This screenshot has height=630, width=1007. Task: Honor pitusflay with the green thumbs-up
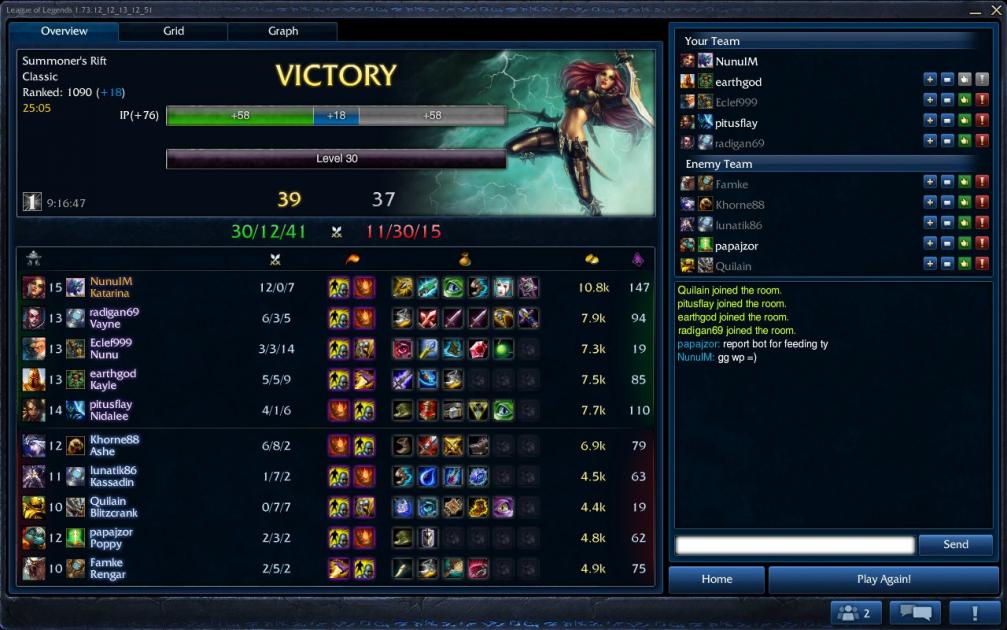point(965,123)
